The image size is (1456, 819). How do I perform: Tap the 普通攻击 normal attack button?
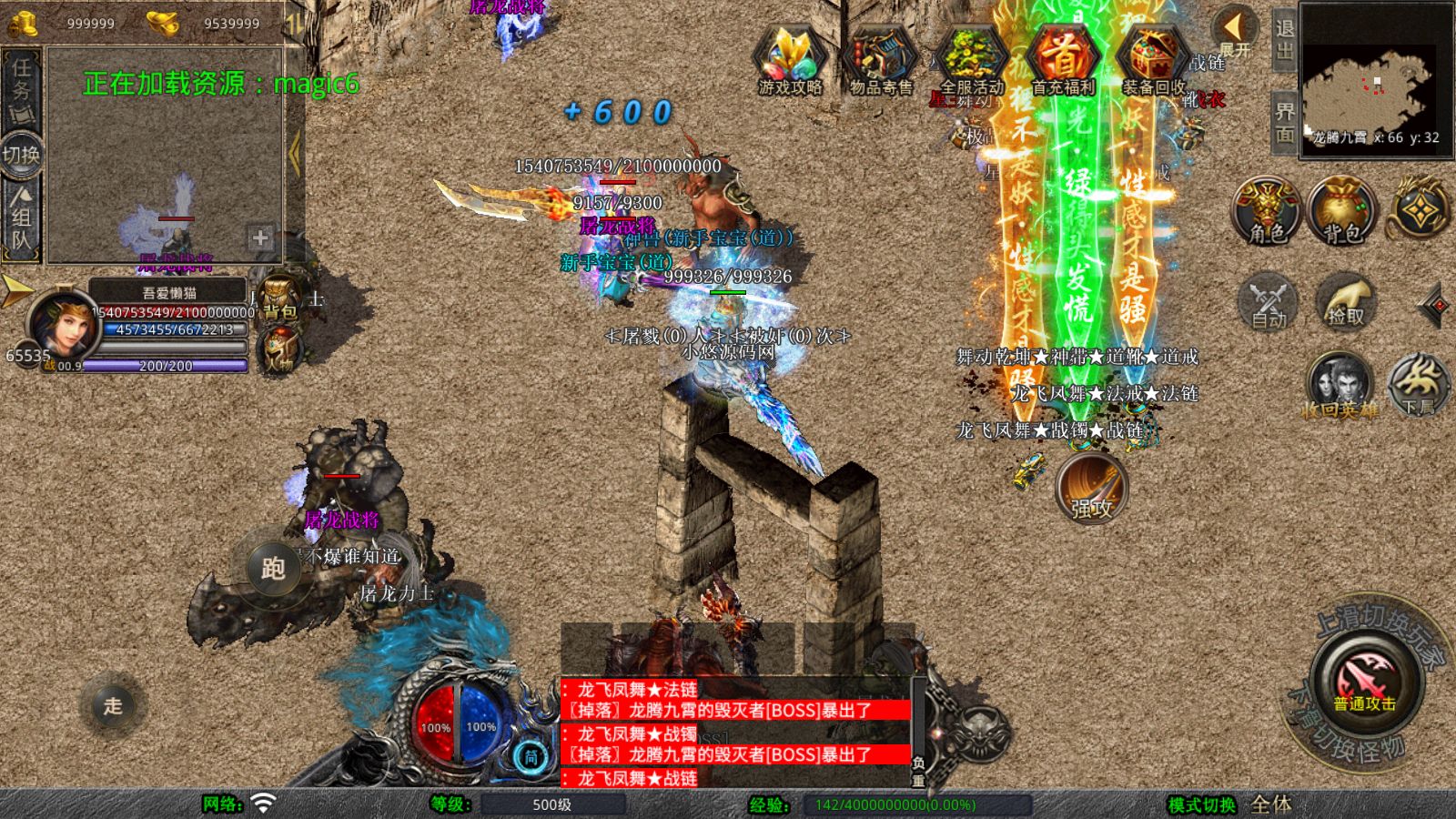pos(1365,682)
